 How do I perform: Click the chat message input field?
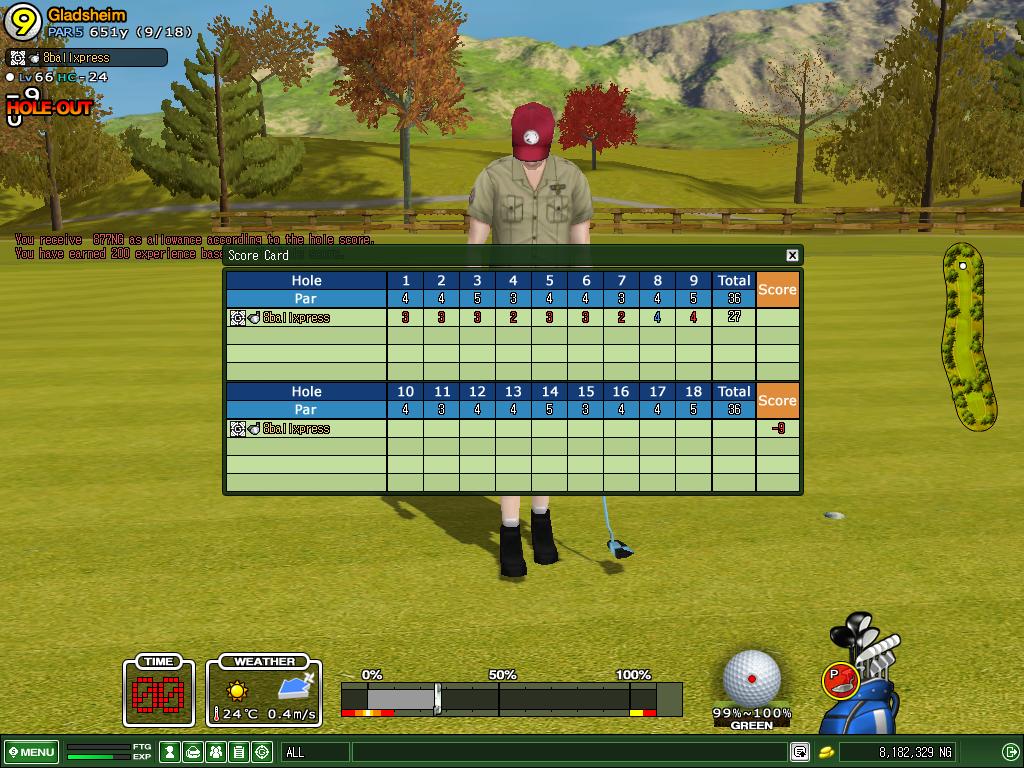(568, 752)
